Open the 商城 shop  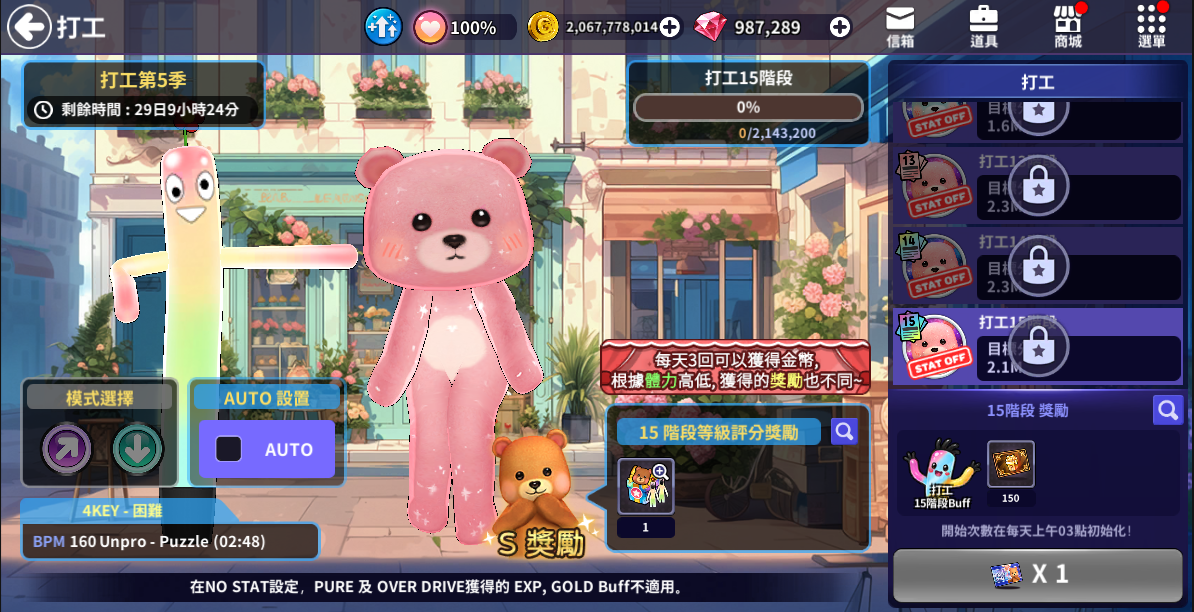point(1068,27)
